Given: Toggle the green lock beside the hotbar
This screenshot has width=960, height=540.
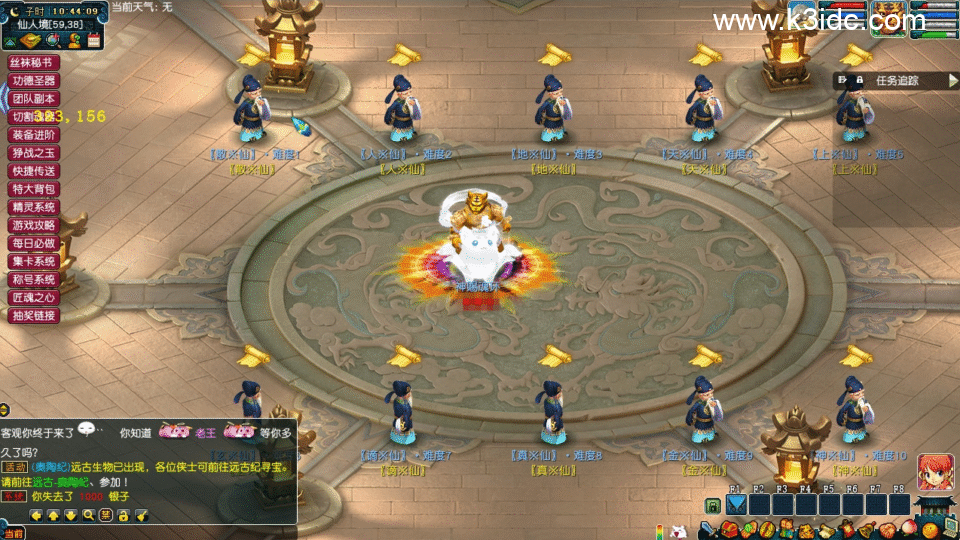Looking at the screenshot, I should (712, 506).
